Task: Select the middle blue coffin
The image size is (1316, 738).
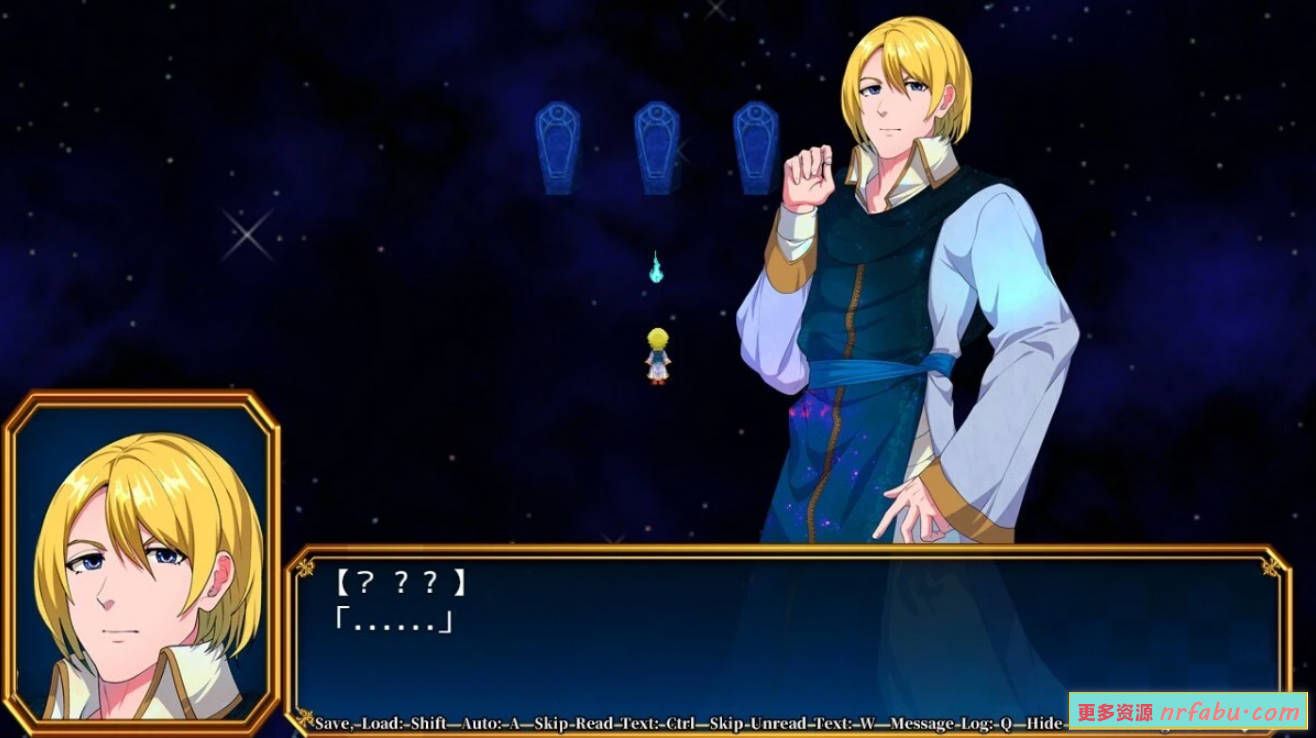Action: (x=658, y=150)
